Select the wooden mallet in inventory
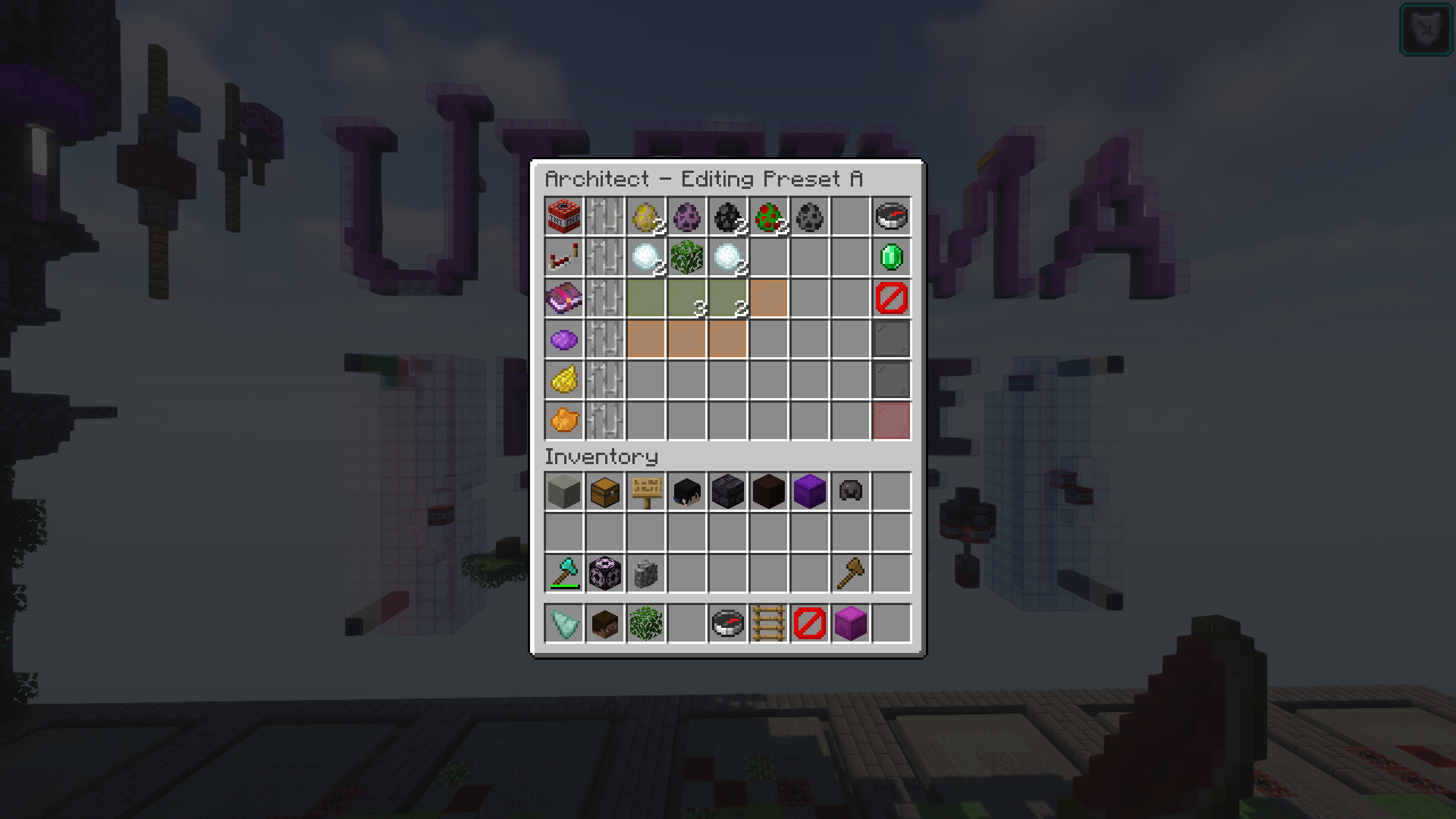Viewport: 1456px width, 819px height. [x=849, y=573]
